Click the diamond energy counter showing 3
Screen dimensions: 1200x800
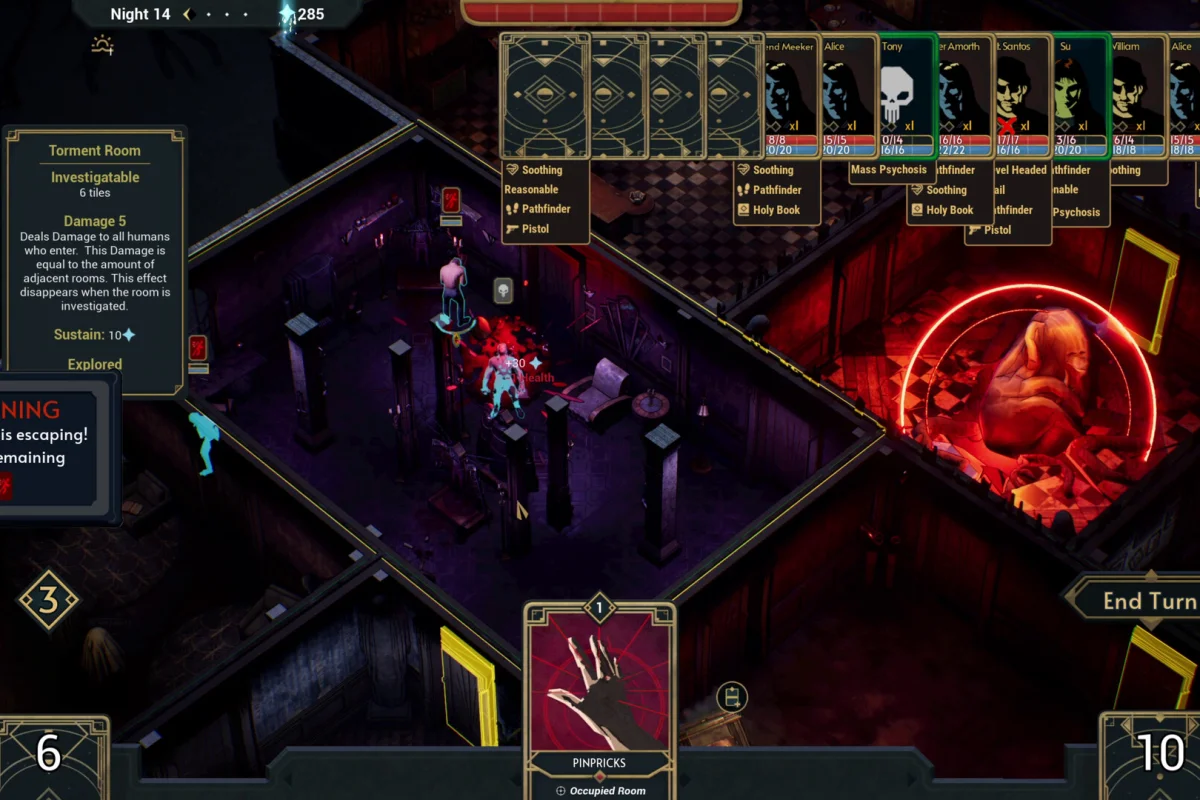(48, 600)
